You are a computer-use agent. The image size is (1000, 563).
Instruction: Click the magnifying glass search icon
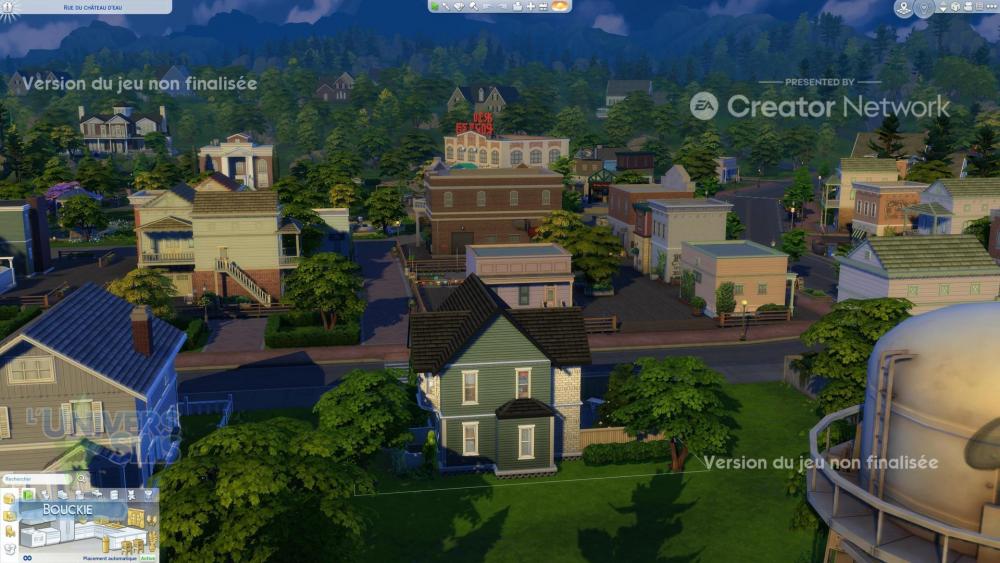[x=83, y=480]
